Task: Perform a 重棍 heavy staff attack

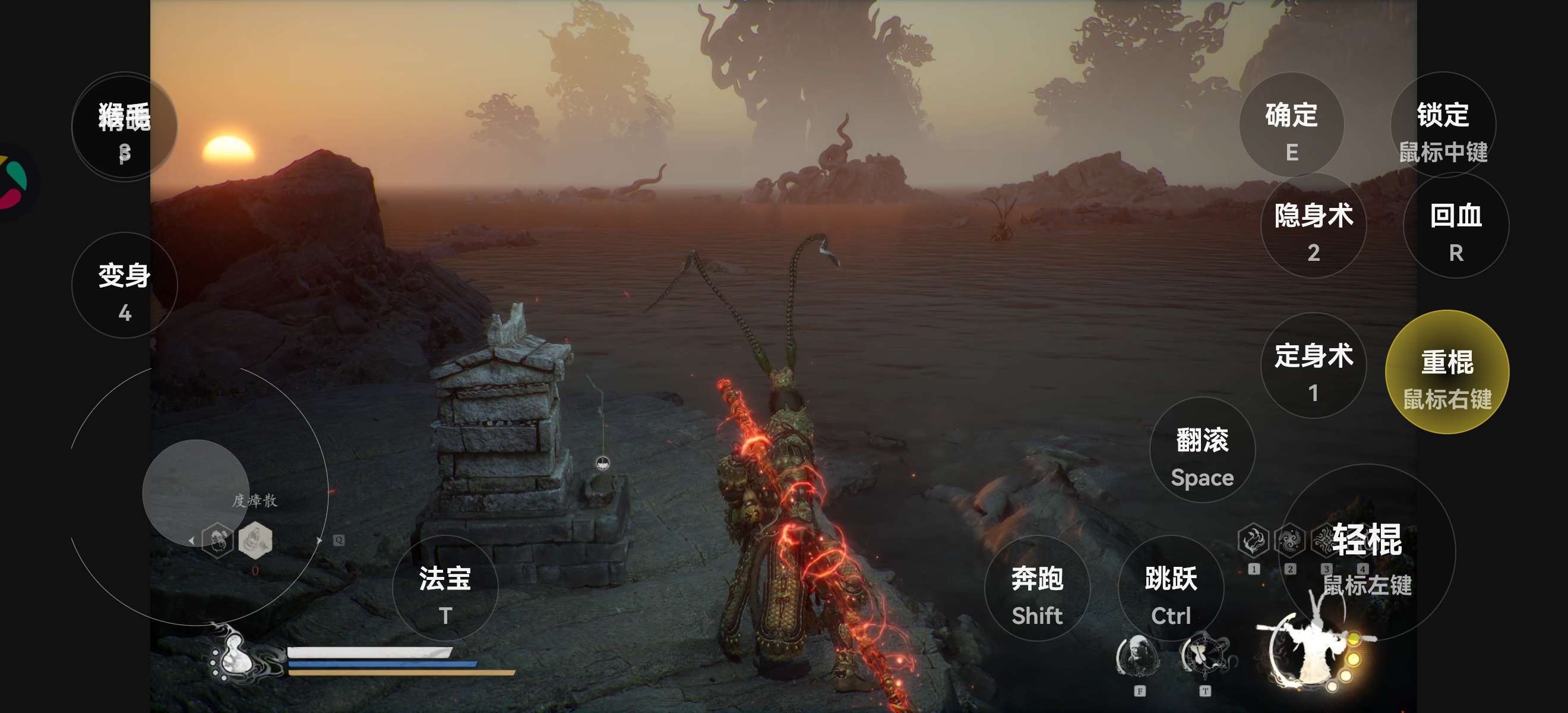Action: coord(1446,373)
